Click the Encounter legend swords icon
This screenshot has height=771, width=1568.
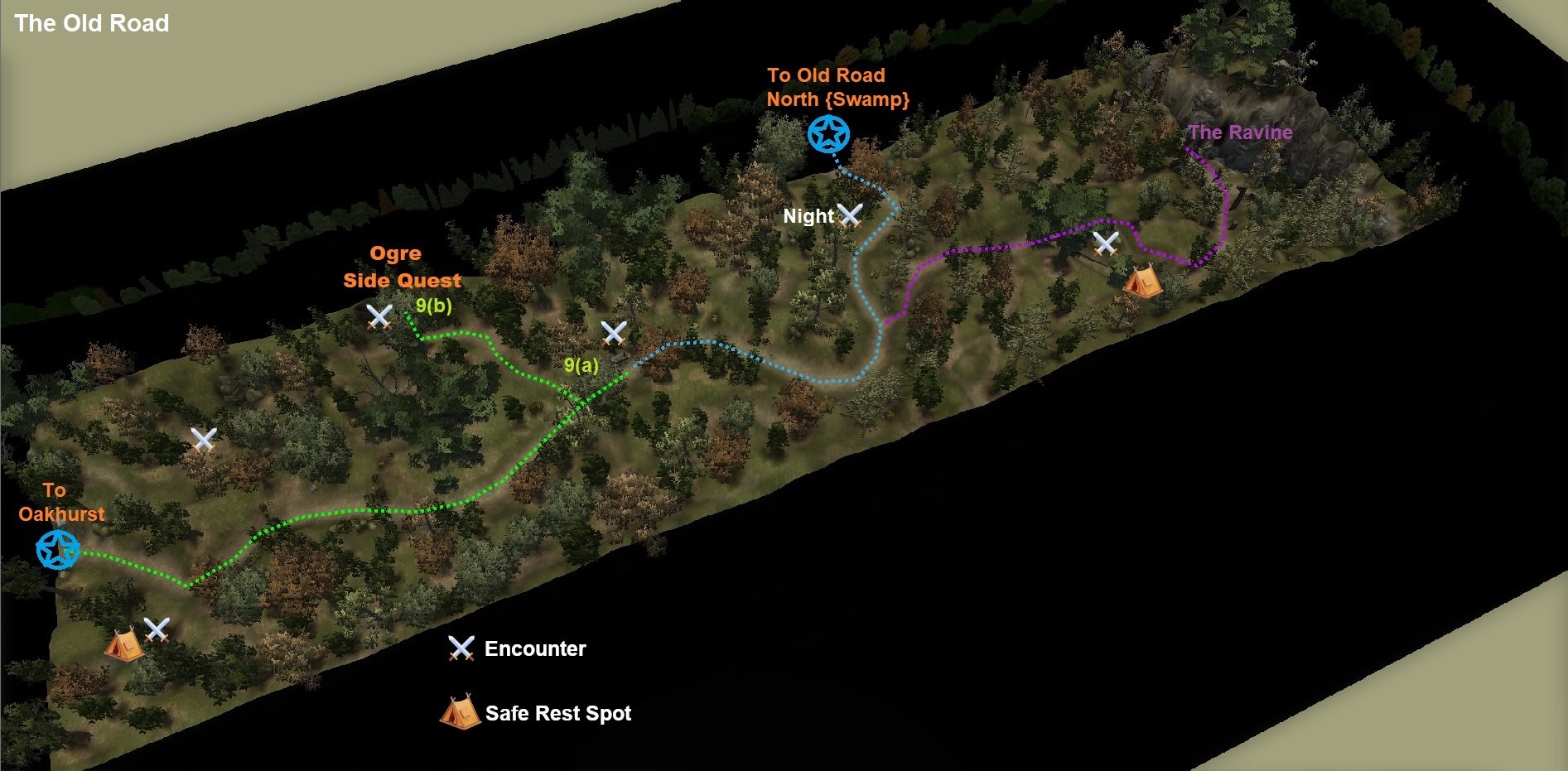[x=461, y=648]
